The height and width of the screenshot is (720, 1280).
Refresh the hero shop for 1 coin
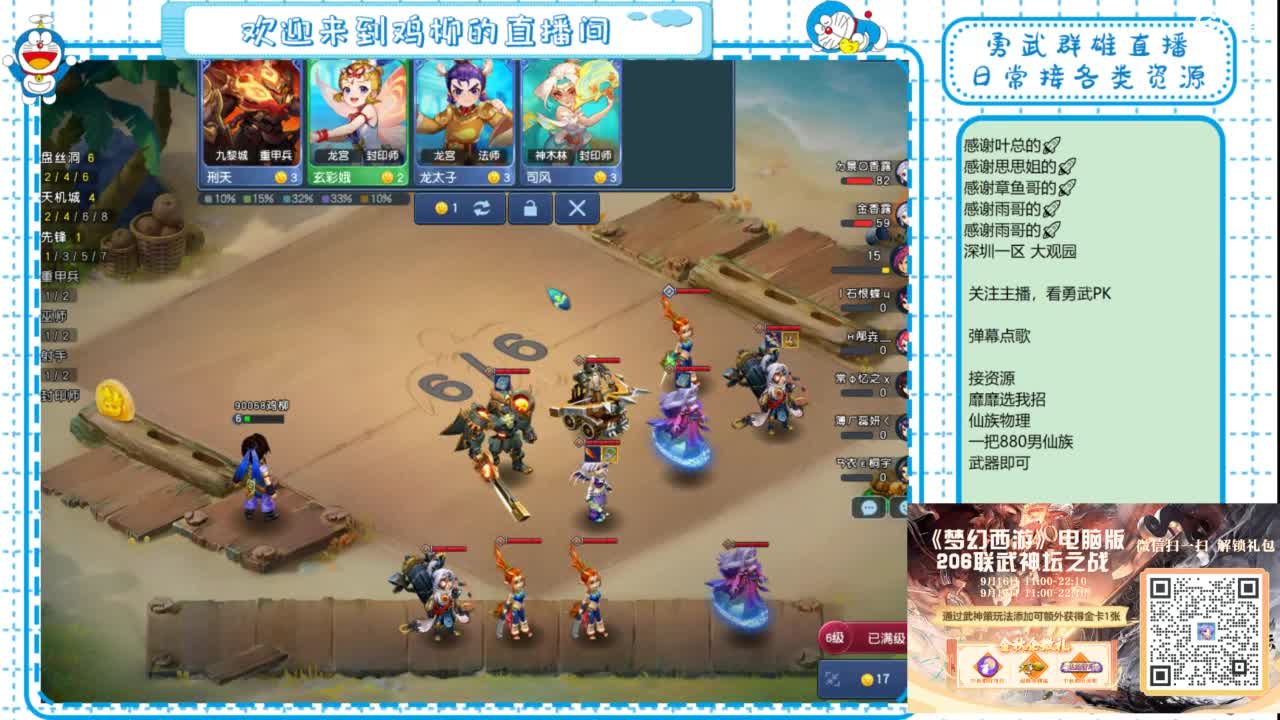coord(458,210)
